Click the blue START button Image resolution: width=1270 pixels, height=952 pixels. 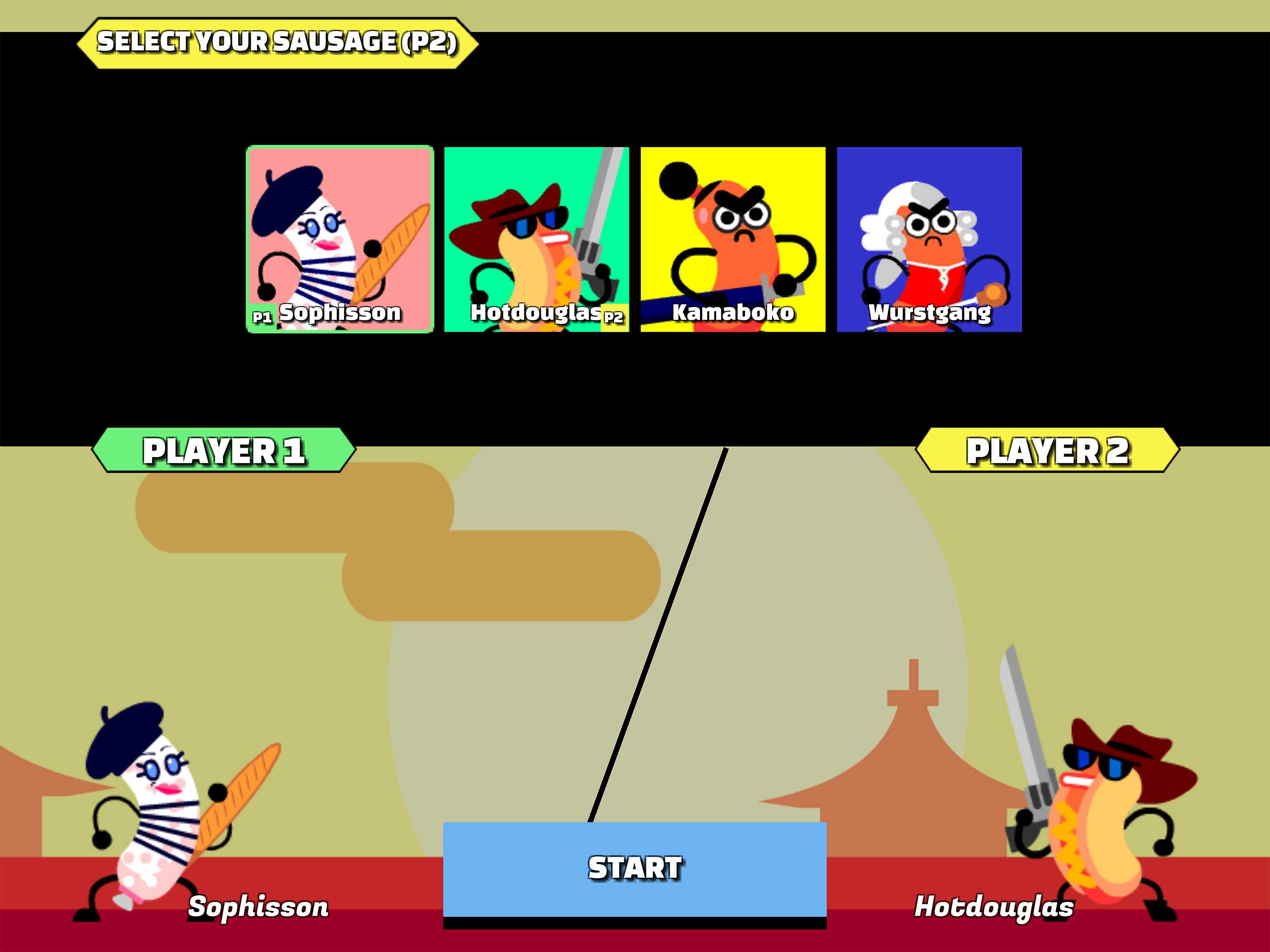635,868
